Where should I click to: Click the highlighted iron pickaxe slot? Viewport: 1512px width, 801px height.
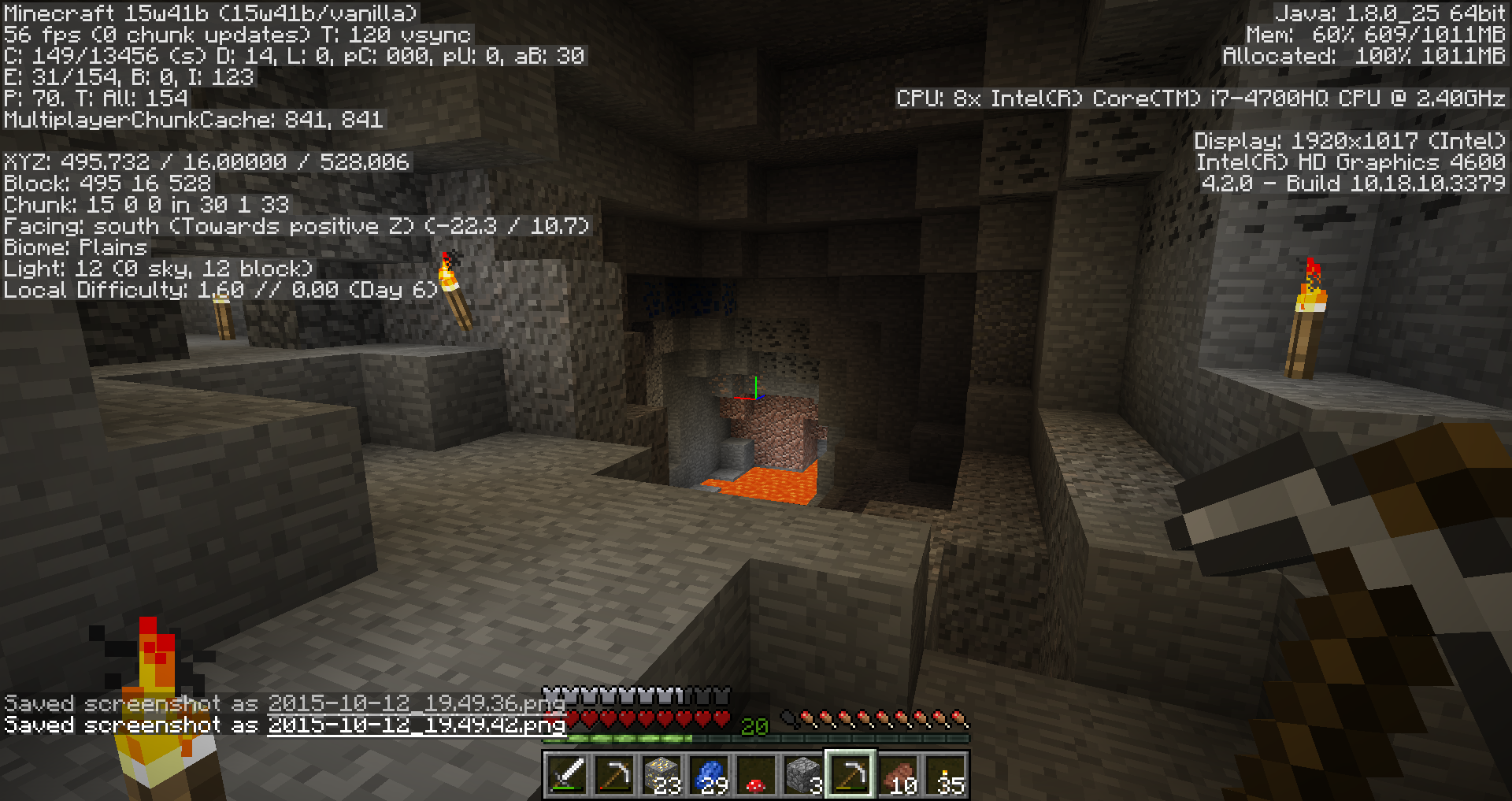pos(850,775)
